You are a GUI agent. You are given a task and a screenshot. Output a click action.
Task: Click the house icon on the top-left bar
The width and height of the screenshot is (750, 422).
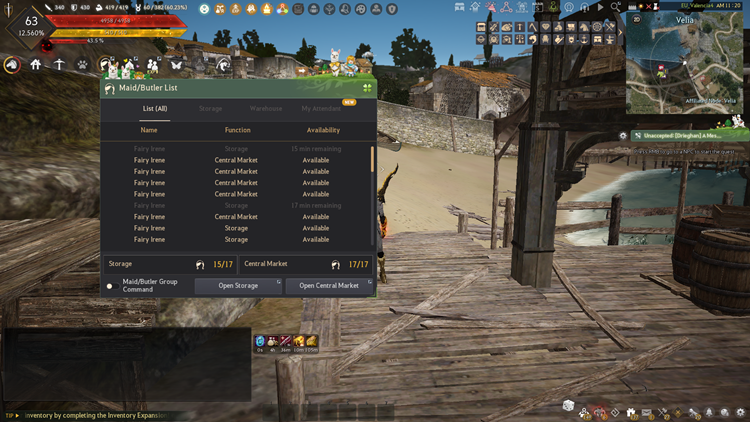coord(36,65)
